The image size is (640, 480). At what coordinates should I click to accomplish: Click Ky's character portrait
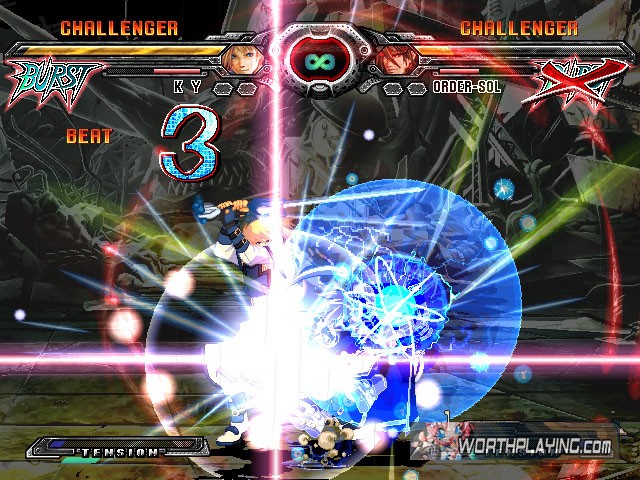pos(243,61)
